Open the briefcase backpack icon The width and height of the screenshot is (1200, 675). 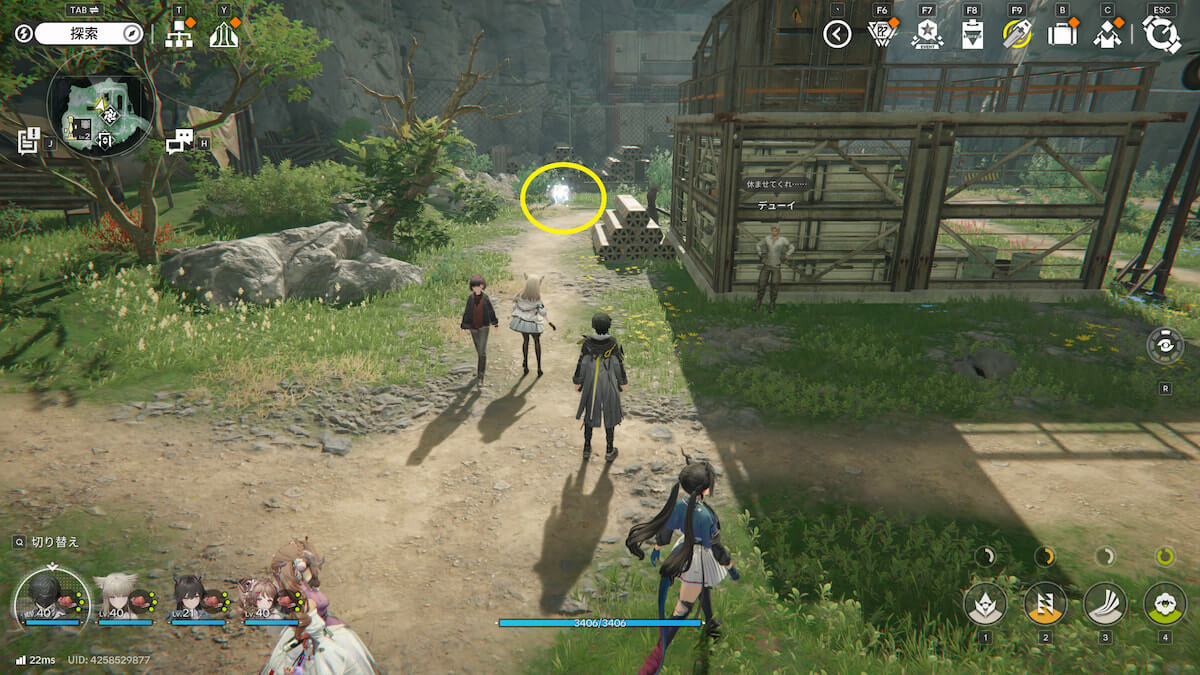(1061, 35)
